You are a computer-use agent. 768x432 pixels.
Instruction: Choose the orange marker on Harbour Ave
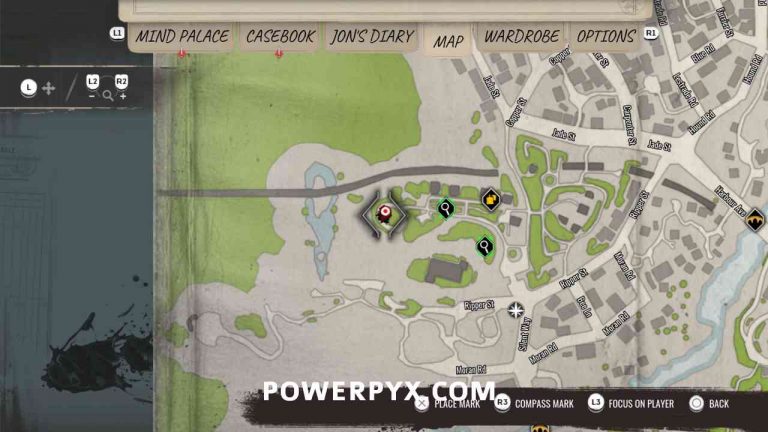[756, 219]
